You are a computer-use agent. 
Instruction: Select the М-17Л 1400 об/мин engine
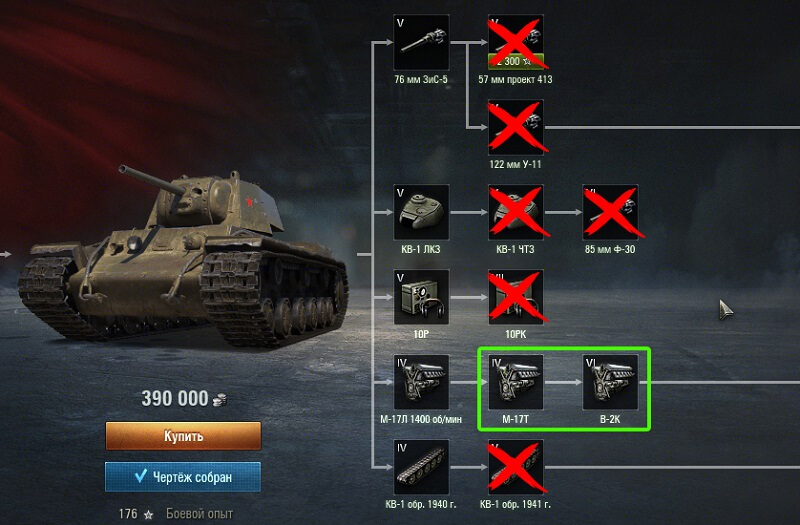(421, 381)
